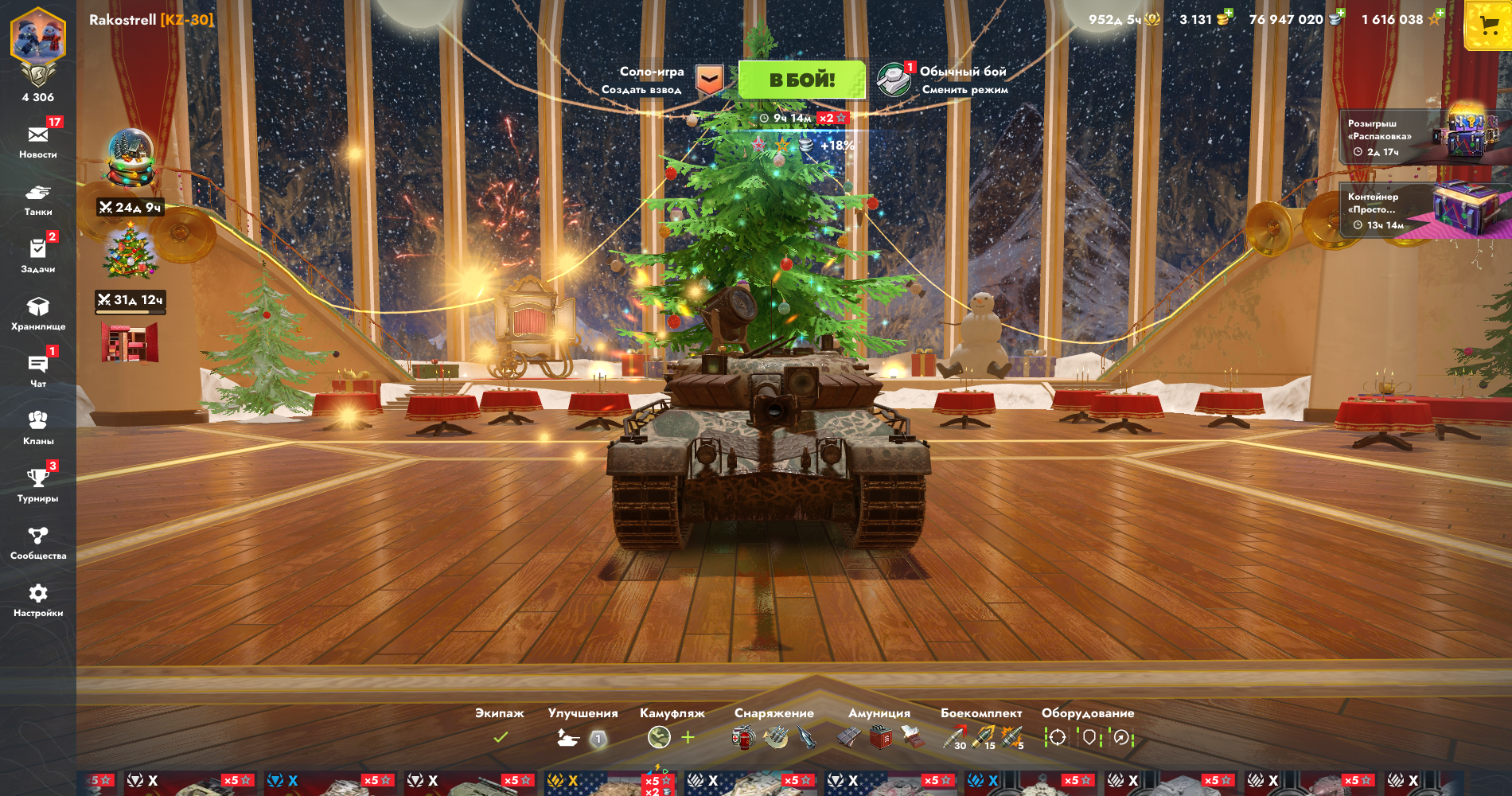Screen dimensions: 1512x796
Task: Open the Новости news menu
Action: 38,140
